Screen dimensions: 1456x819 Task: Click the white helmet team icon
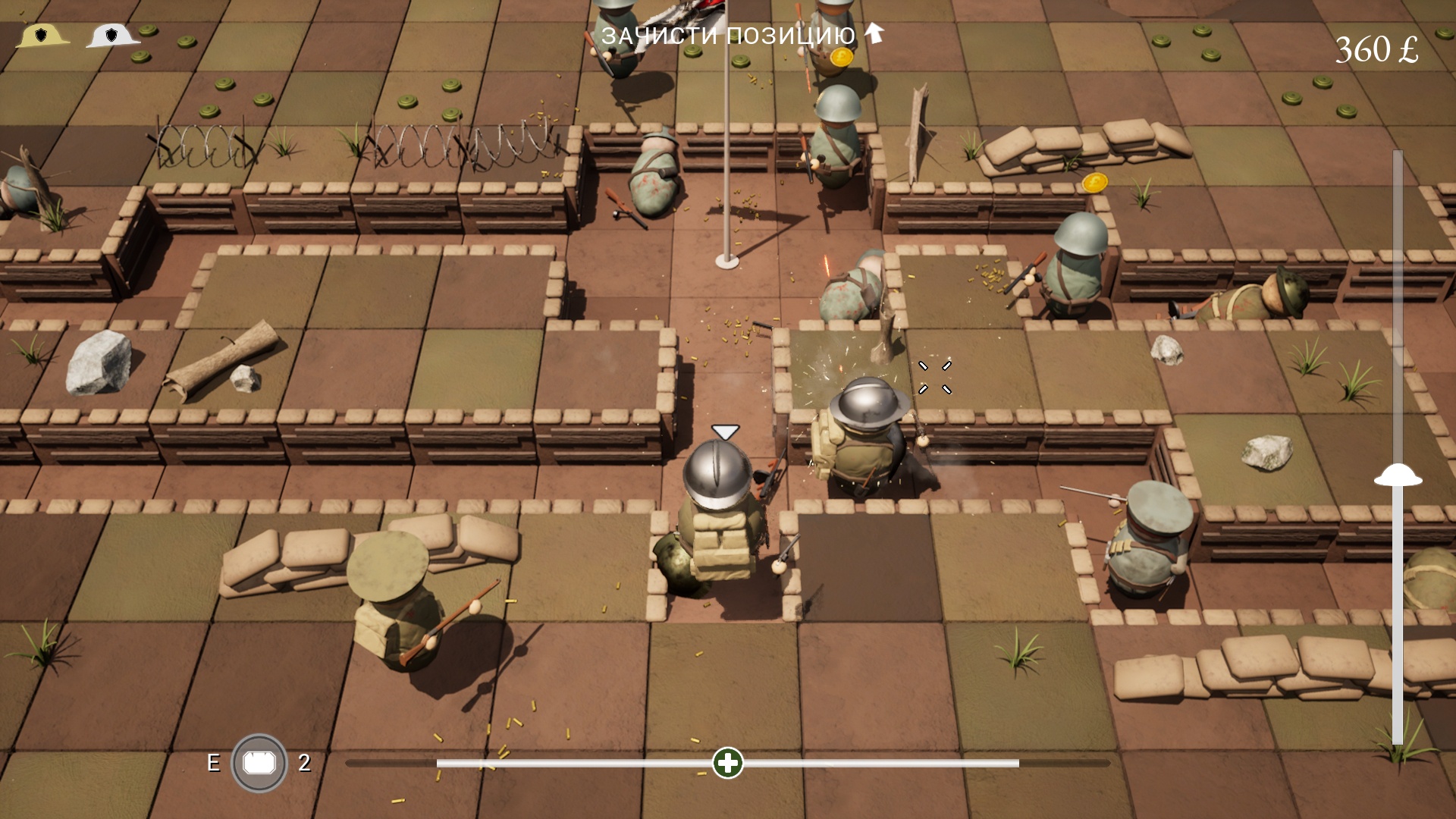pyautogui.click(x=112, y=36)
